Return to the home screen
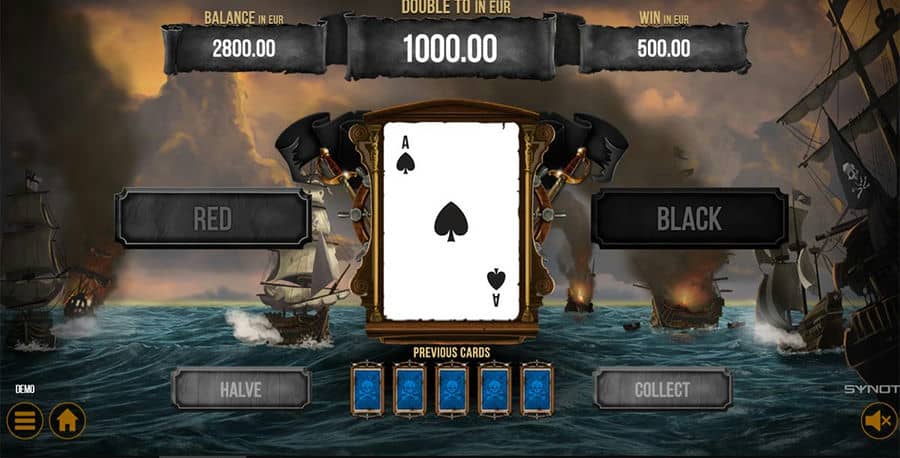 [68, 421]
